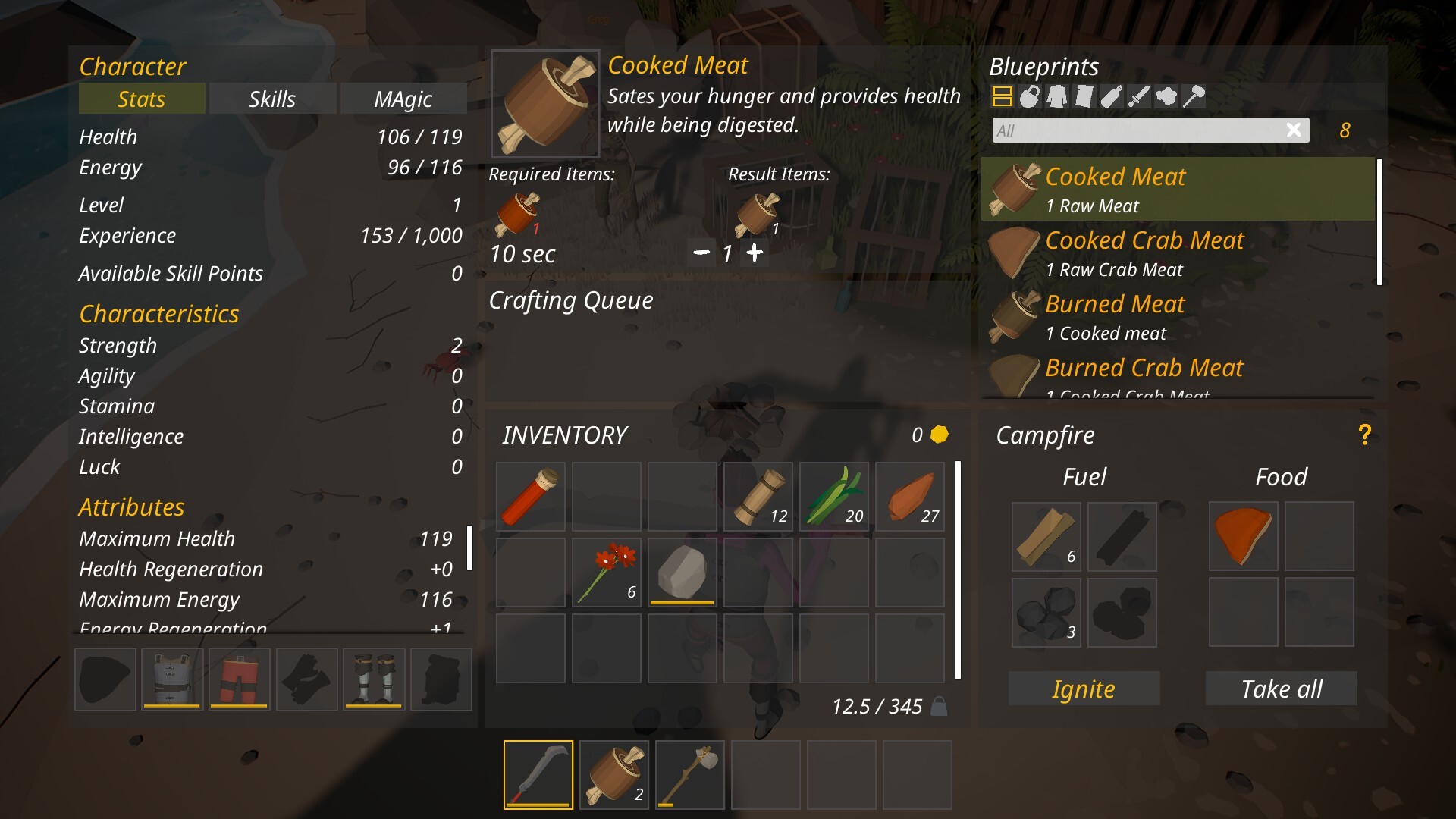The height and width of the screenshot is (819, 1456).
Task: Select the sword category filter in Blueprints
Action: [1139, 96]
